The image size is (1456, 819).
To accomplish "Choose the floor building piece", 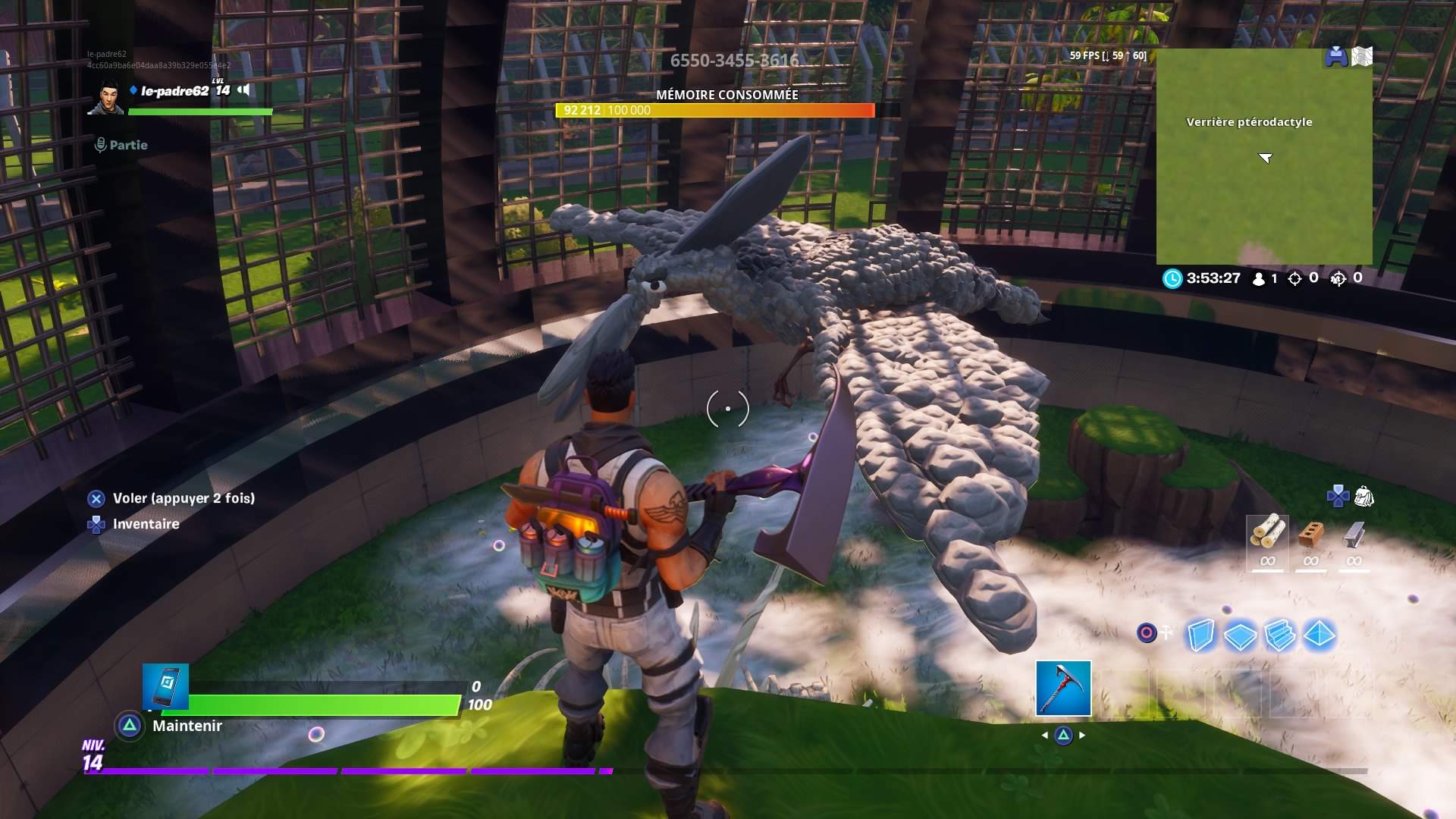I will [x=1240, y=635].
